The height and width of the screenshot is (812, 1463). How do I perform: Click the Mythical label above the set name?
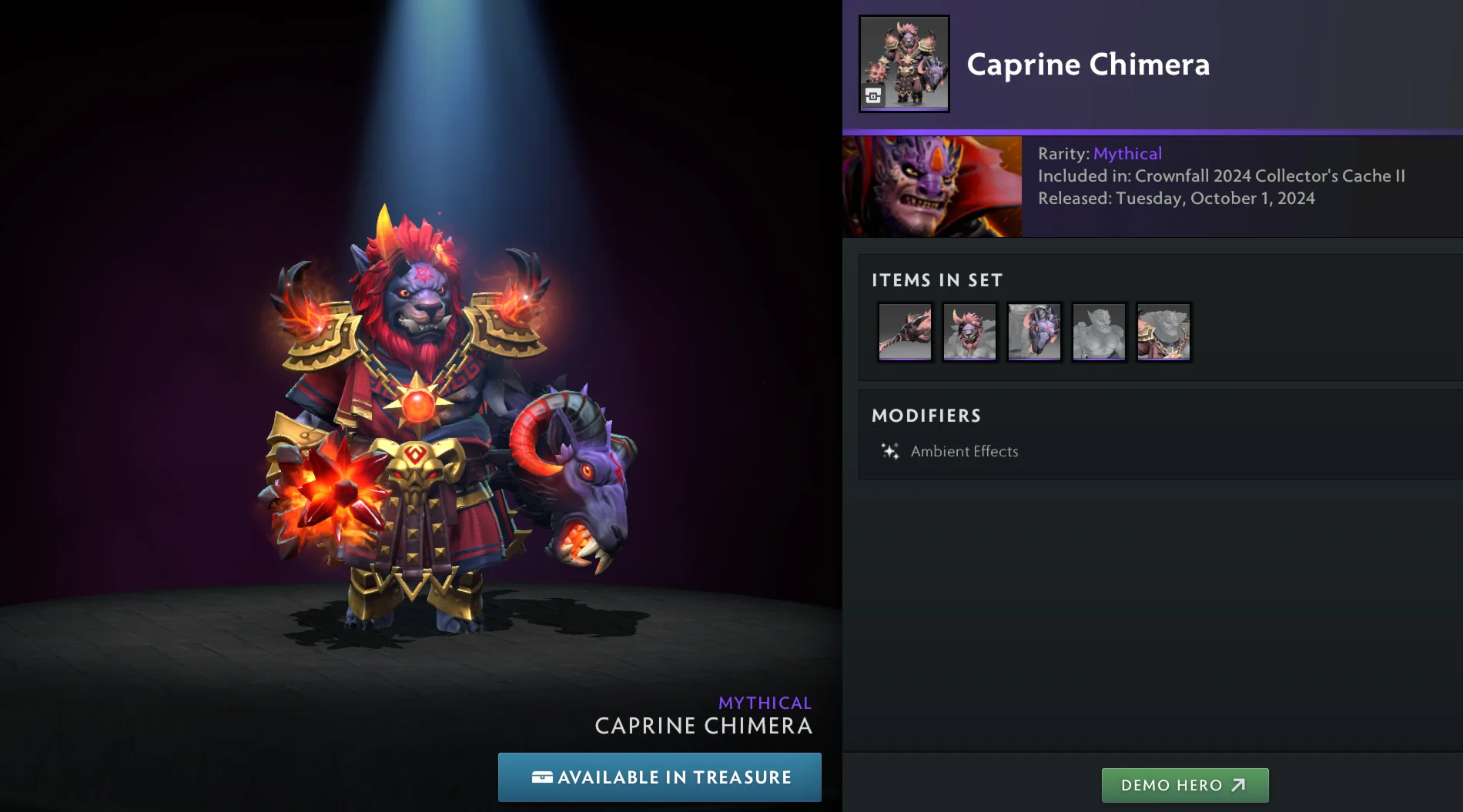tap(765, 702)
